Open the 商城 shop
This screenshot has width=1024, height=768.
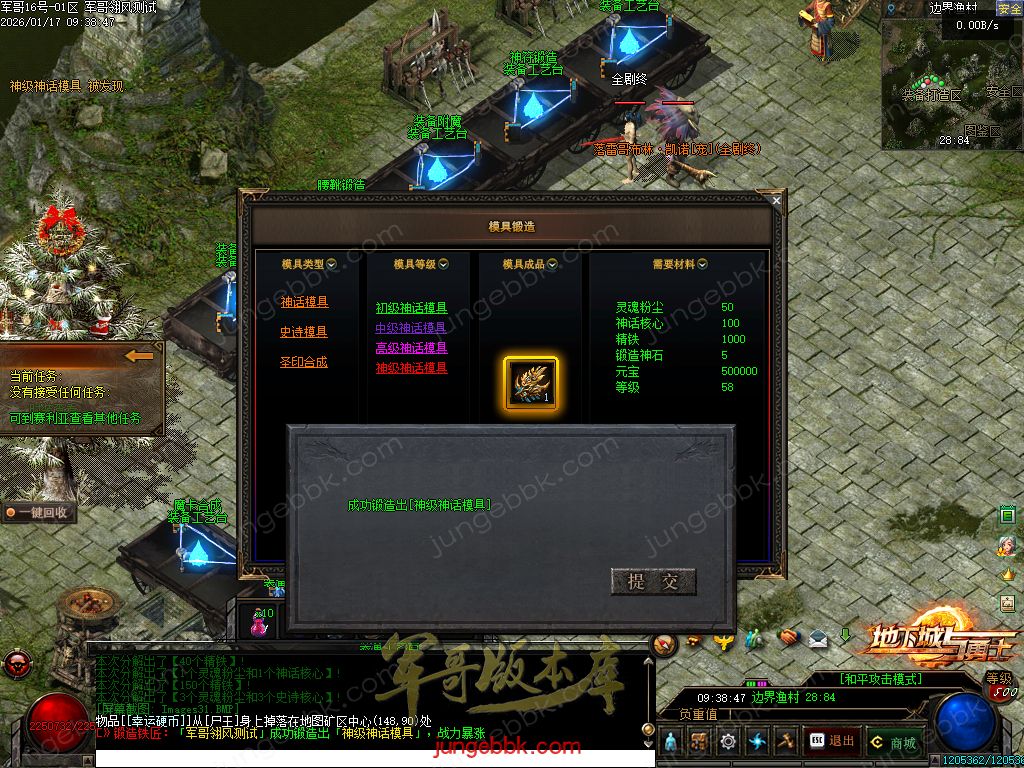[x=894, y=742]
